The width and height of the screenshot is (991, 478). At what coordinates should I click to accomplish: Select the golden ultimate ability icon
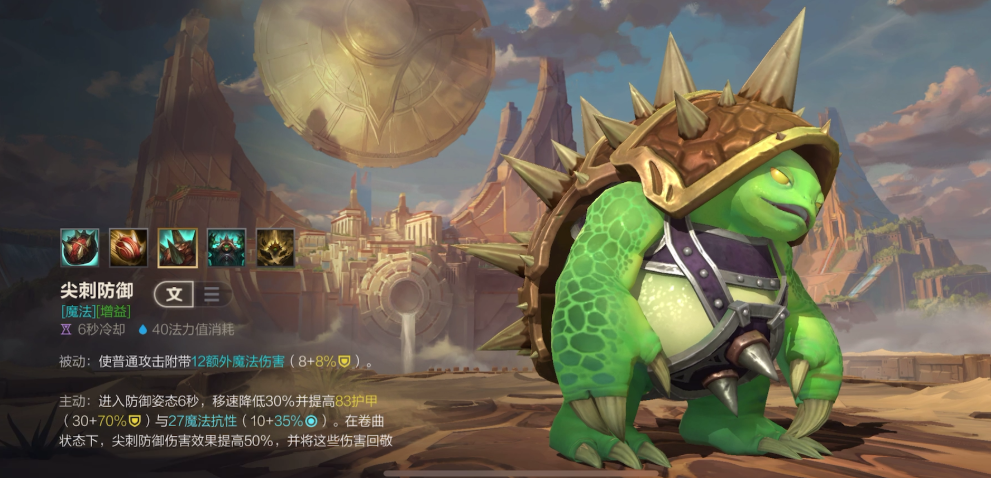[275, 247]
